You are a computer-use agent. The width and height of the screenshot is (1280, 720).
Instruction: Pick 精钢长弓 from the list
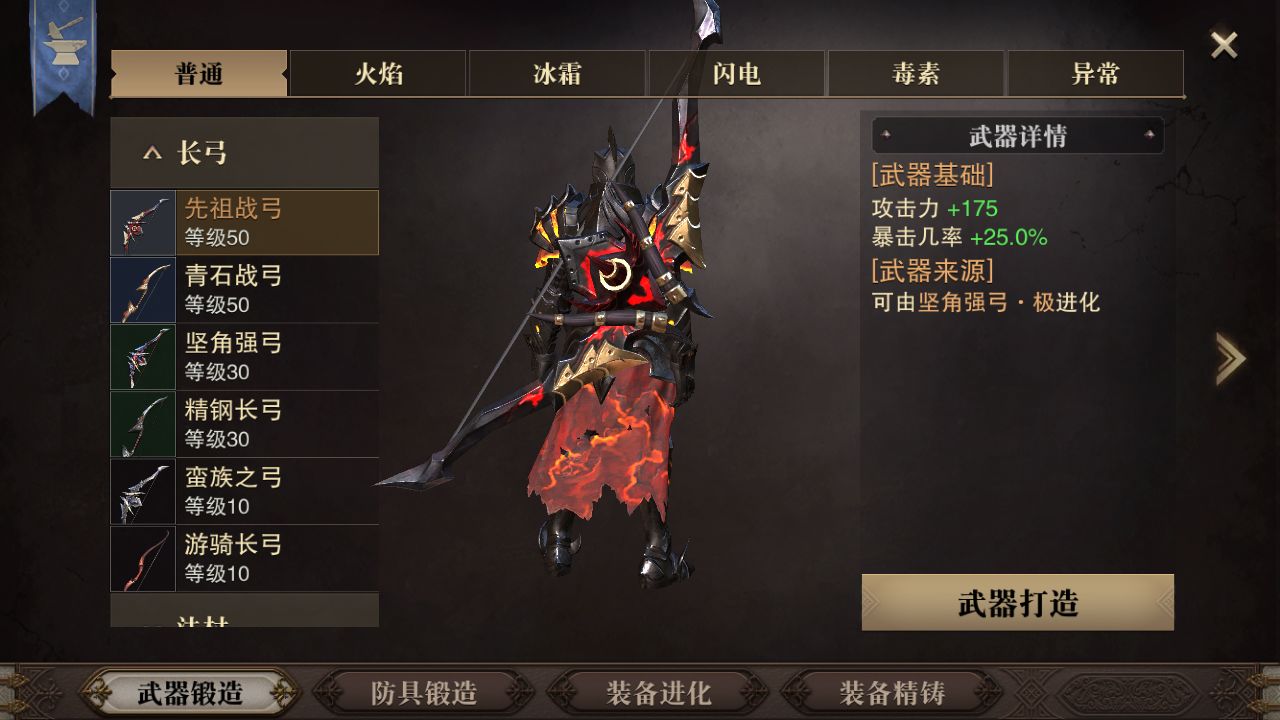(244, 423)
